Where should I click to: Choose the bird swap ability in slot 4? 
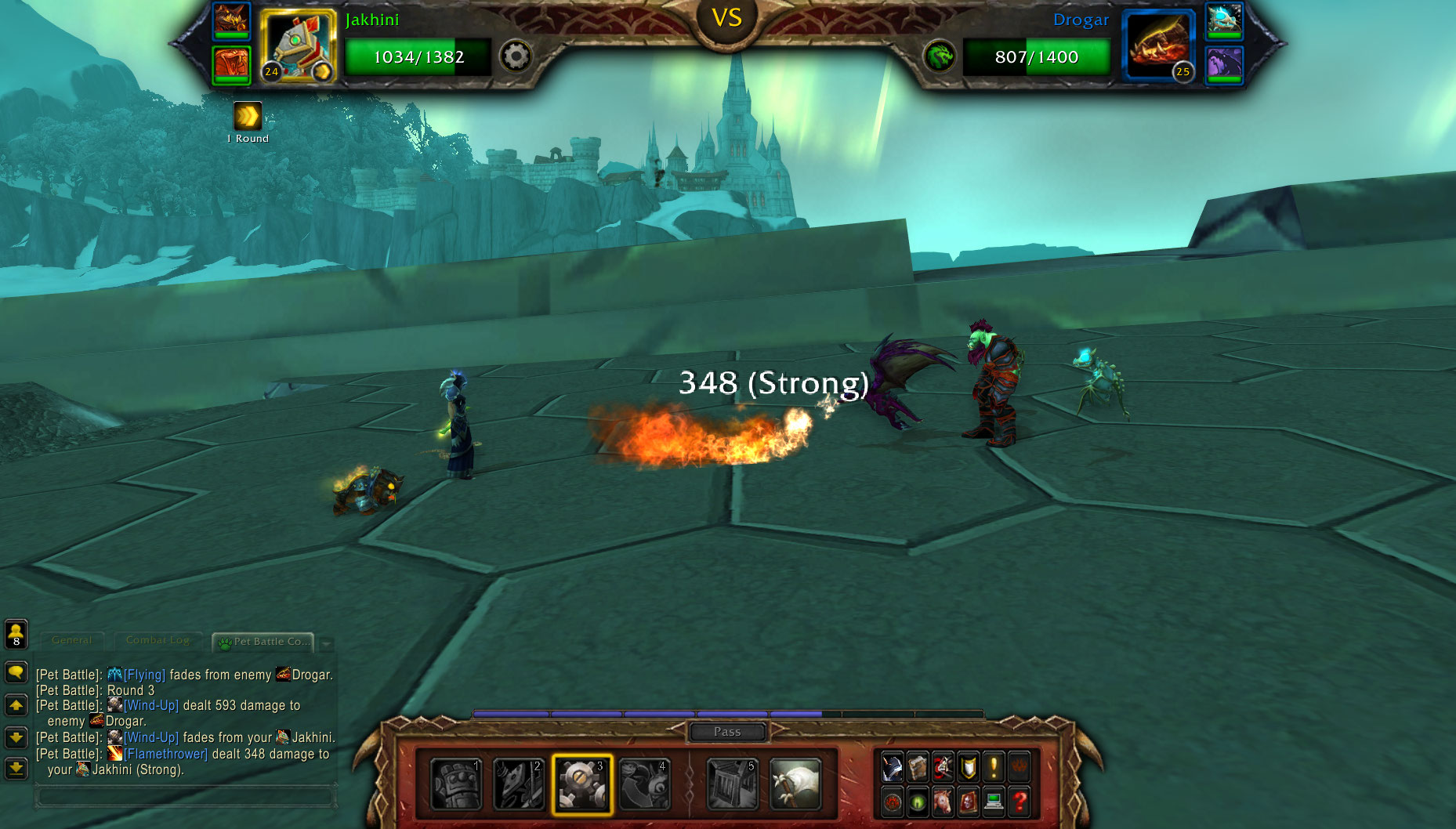645,784
